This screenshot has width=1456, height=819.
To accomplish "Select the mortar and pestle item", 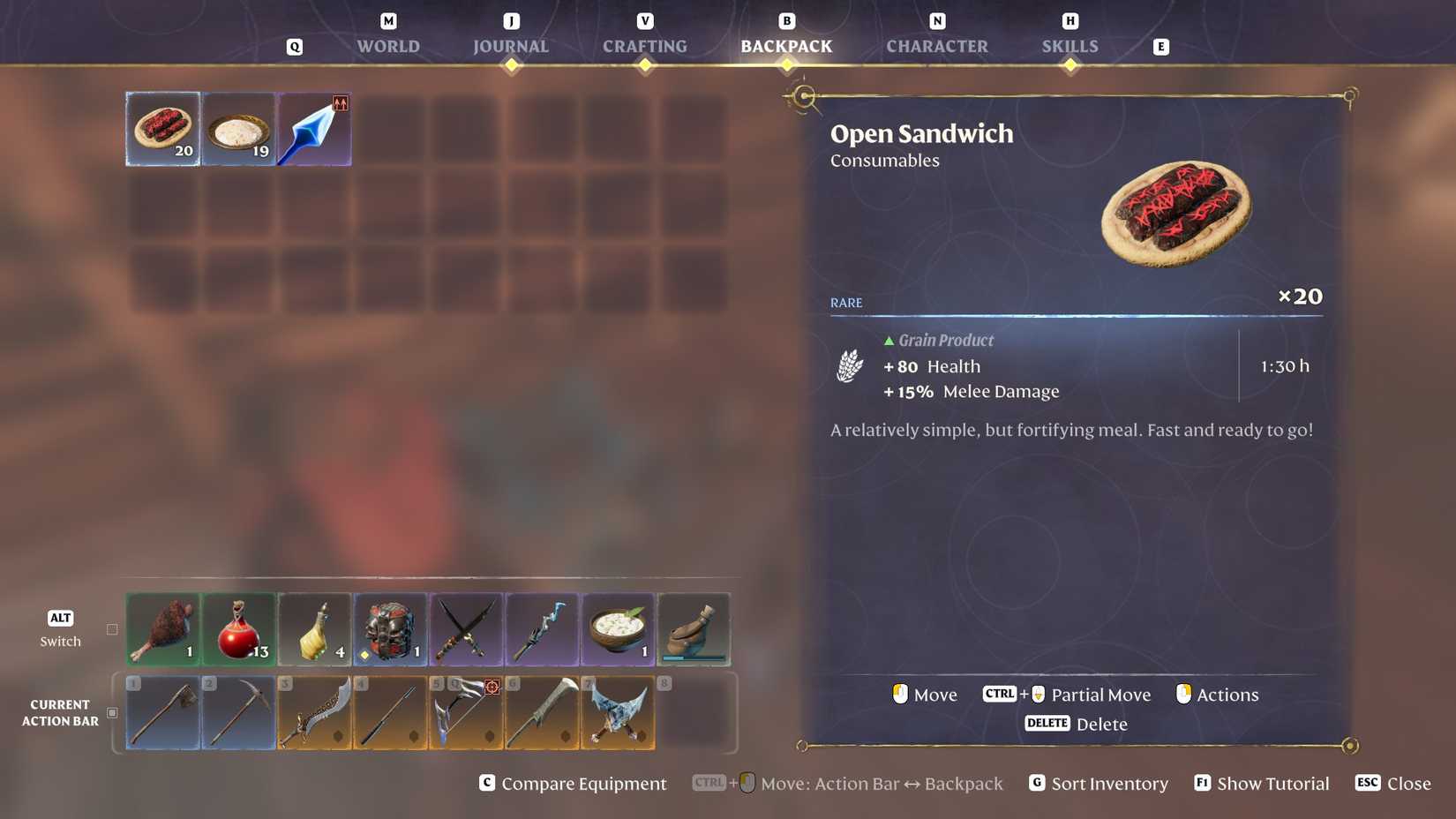I will click(x=694, y=628).
